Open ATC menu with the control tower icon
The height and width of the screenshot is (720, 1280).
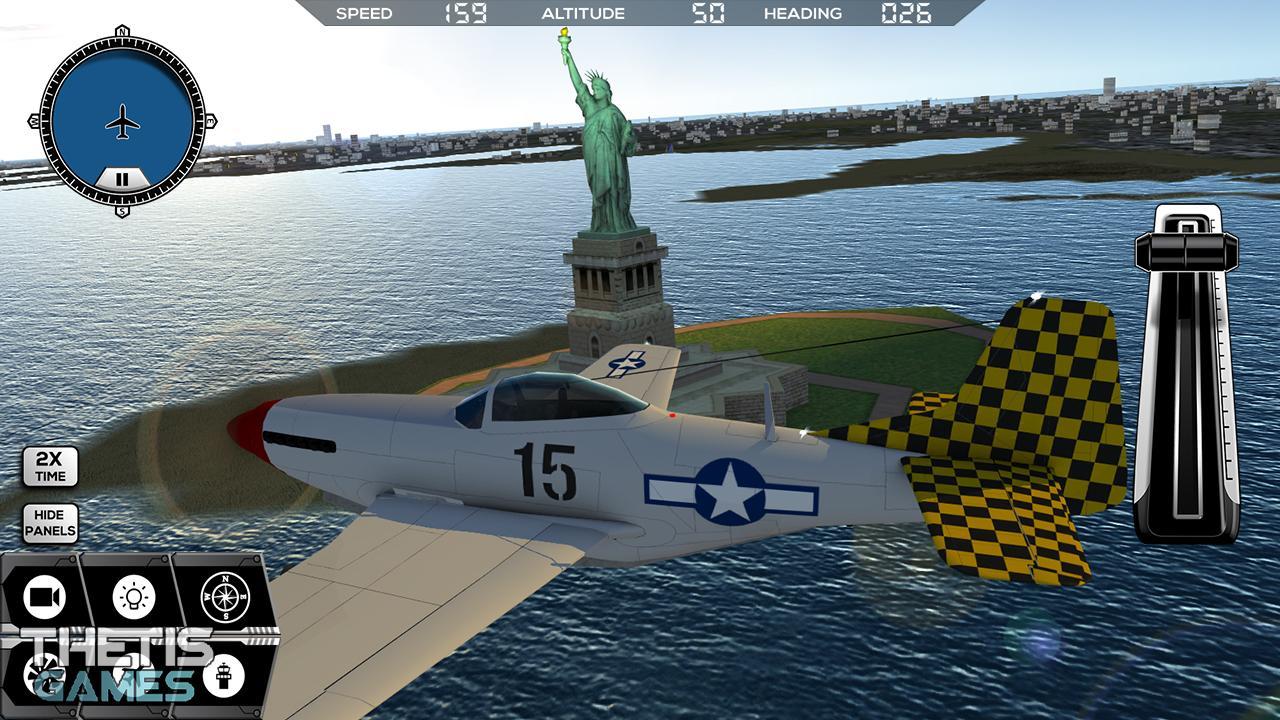pyautogui.click(x=223, y=677)
